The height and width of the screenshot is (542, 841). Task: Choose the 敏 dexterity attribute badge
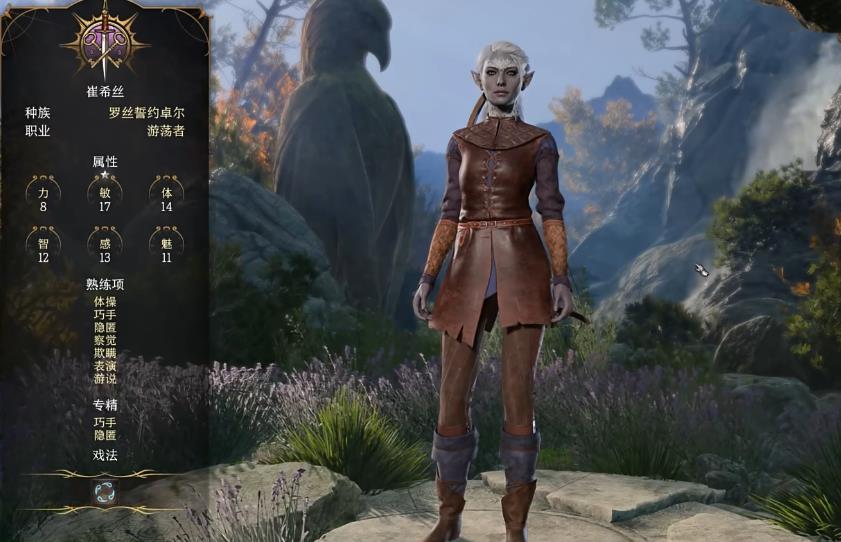105,193
